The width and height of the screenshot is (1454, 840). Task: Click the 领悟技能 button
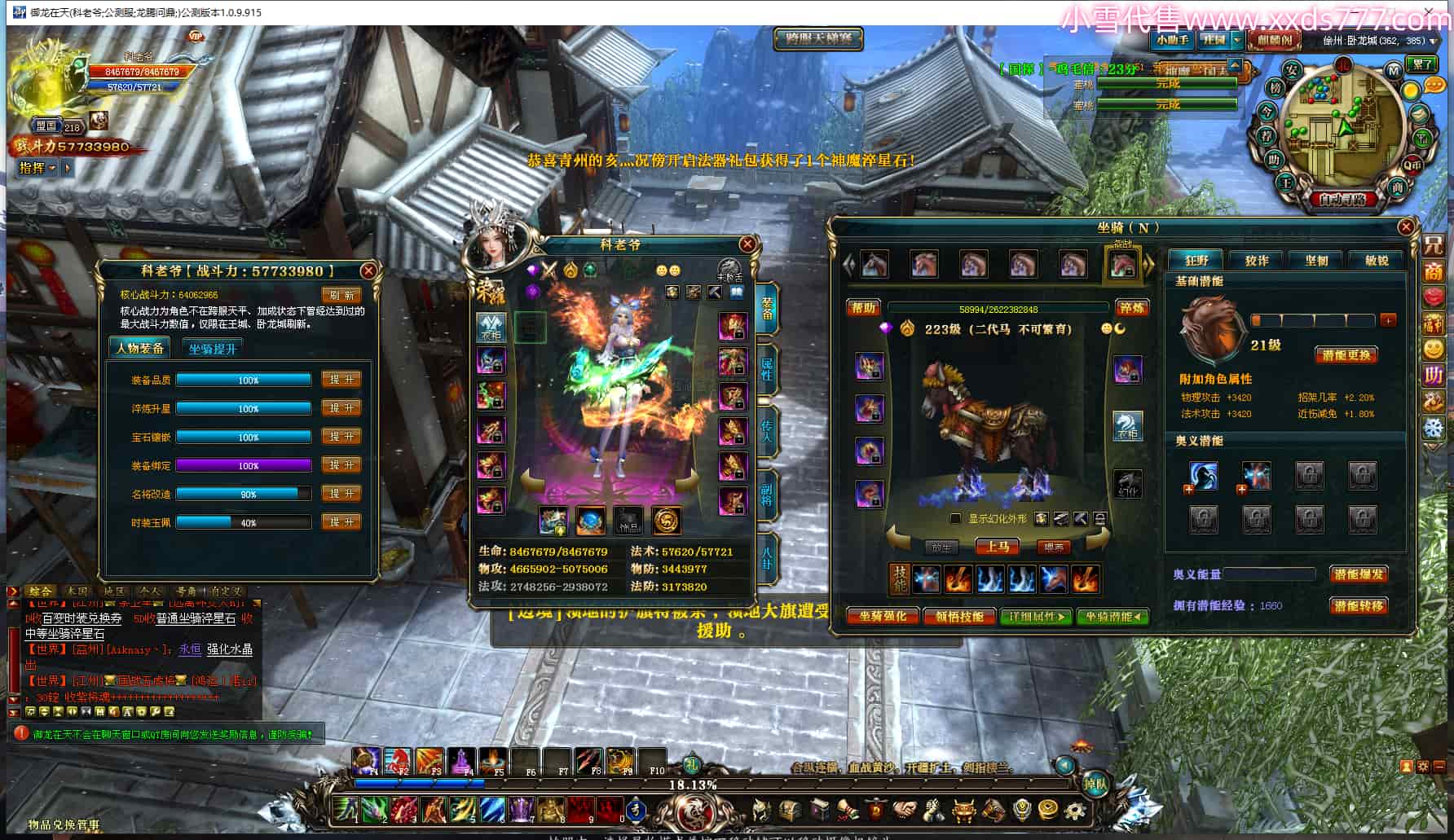click(959, 617)
